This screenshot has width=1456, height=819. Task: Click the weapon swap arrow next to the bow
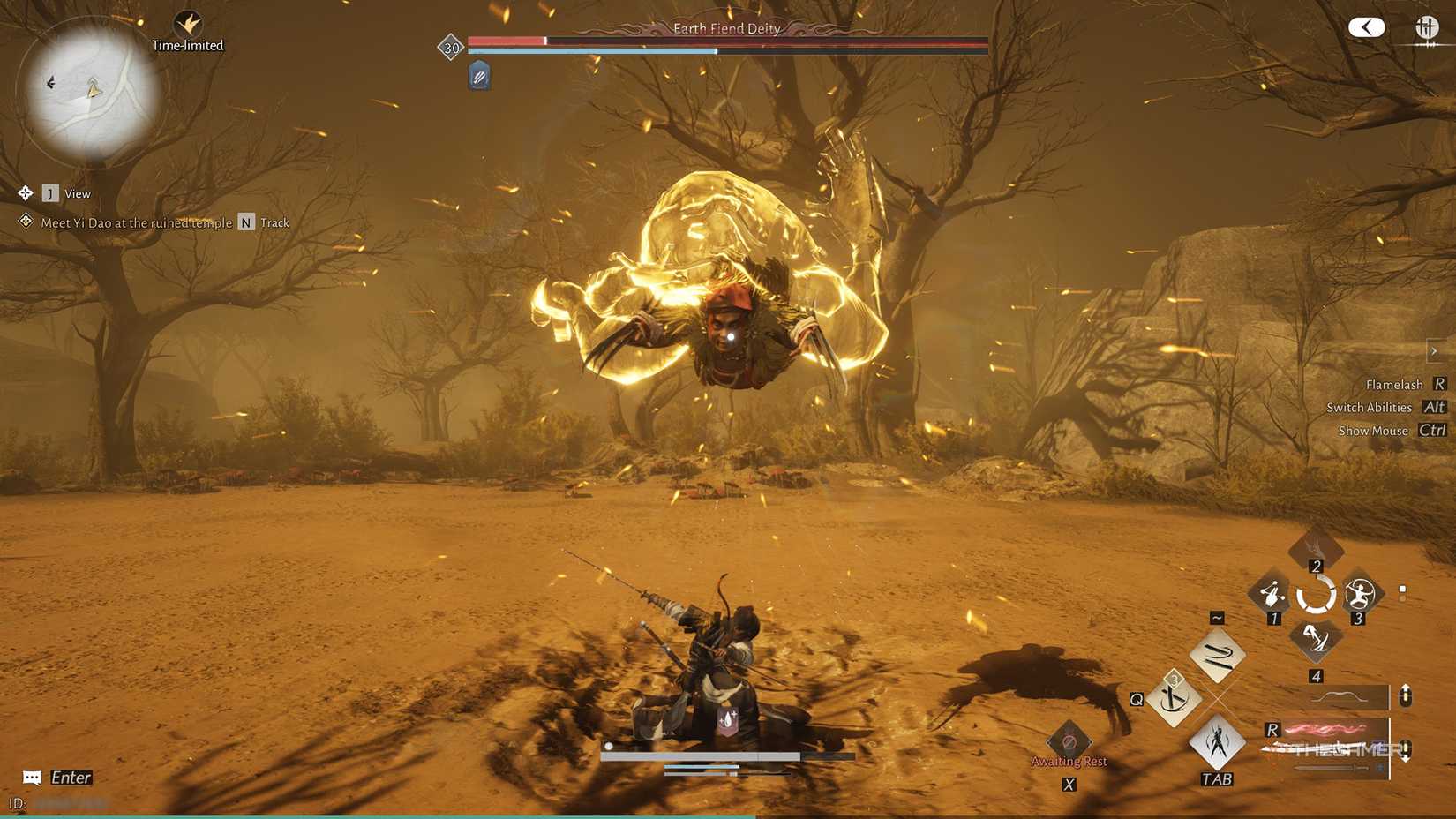pyautogui.click(x=1405, y=696)
